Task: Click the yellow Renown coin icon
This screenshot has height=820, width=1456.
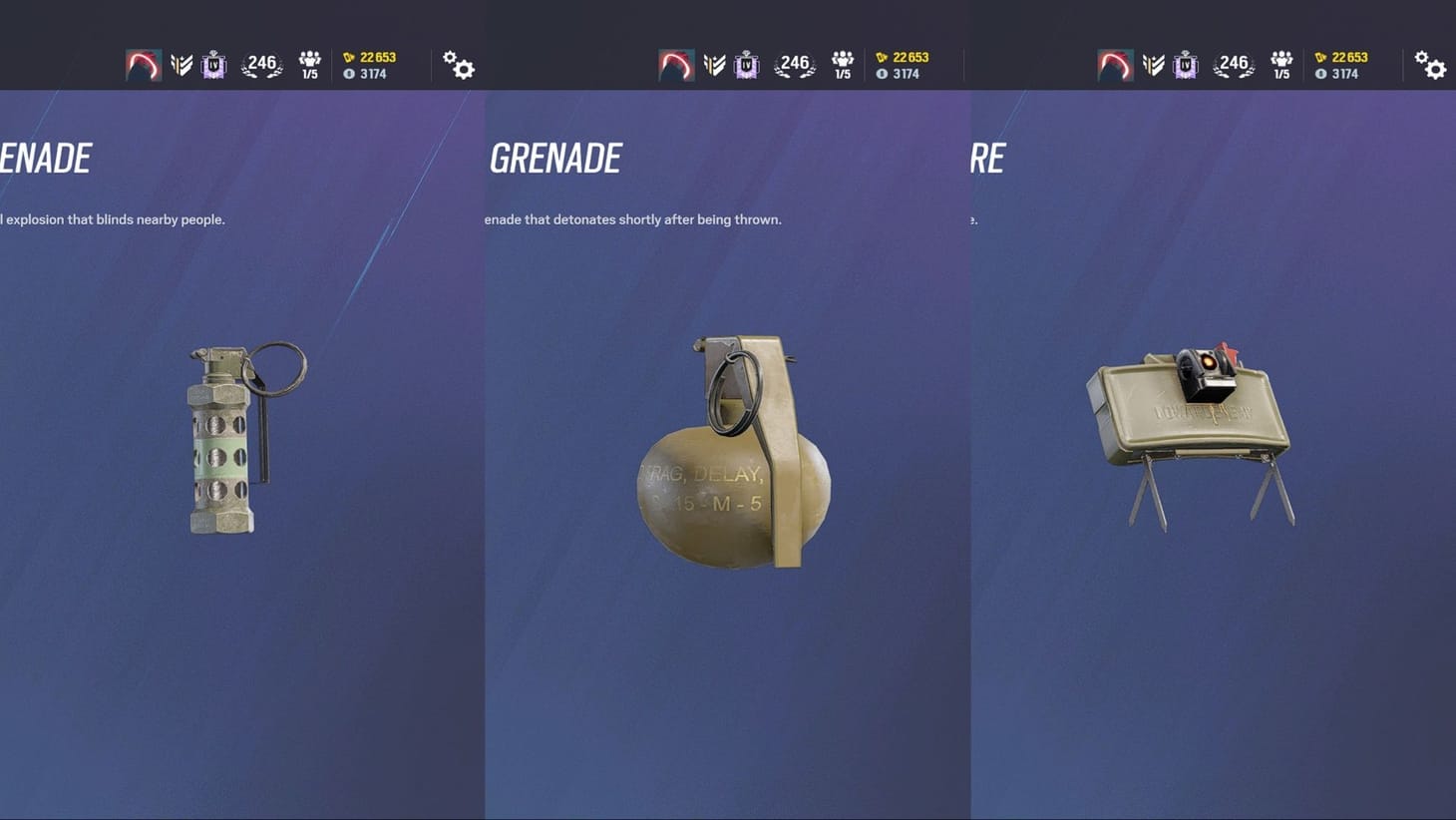Action: [x=350, y=57]
